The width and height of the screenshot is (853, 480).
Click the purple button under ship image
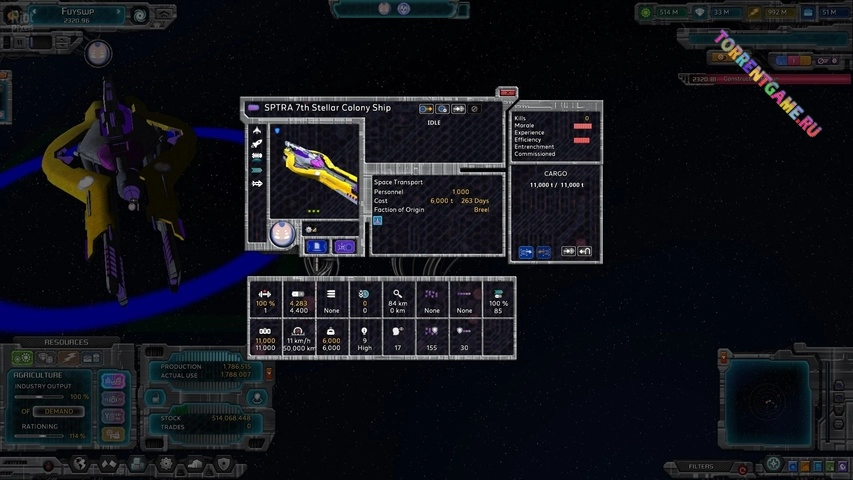345,246
